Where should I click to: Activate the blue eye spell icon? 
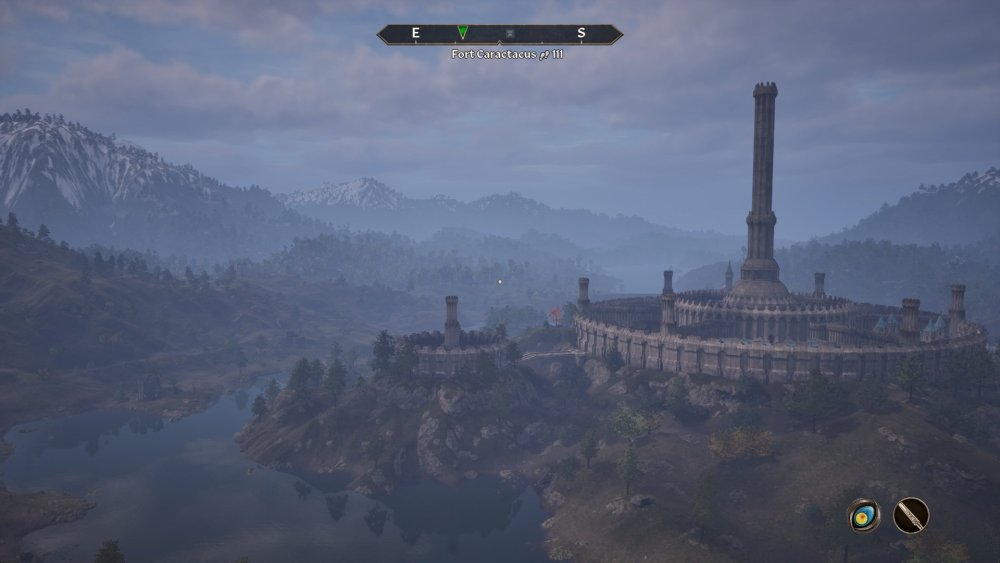pos(864,515)
